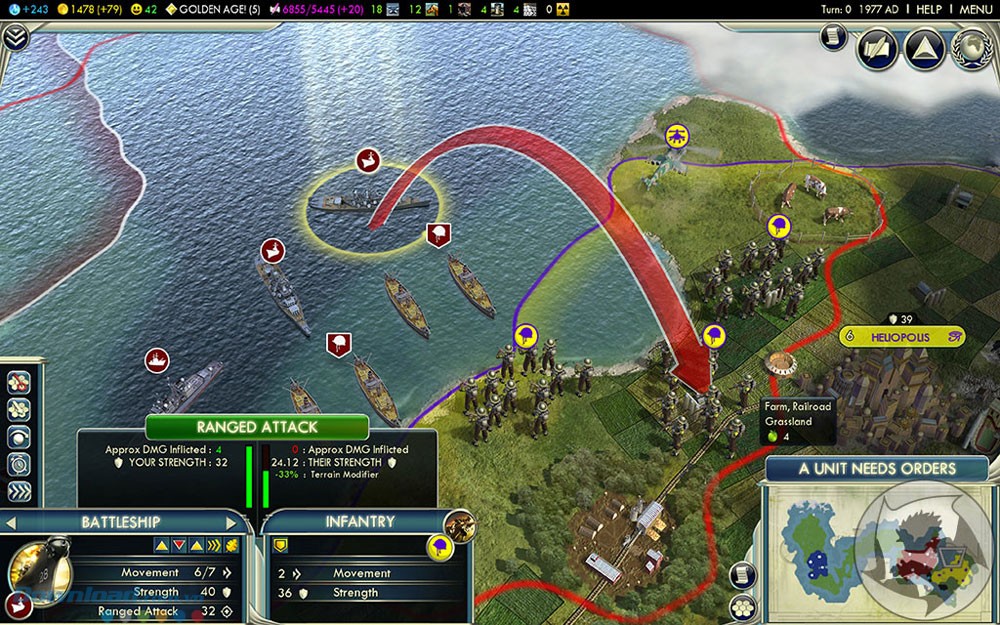Select the previous unit with the left arrow
The width and height of the screenshot is (1000, 625).
pyautogui.click(x=10, y=522)
